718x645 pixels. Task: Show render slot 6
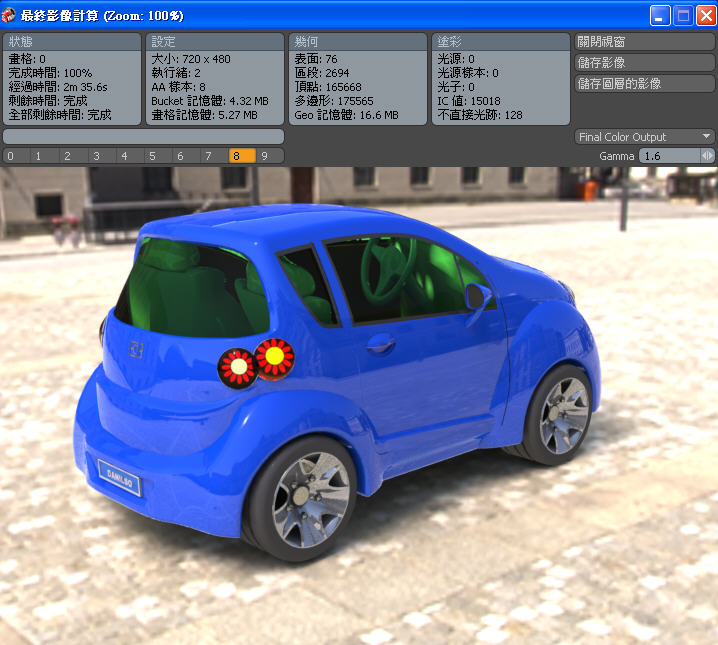(180, 156)
